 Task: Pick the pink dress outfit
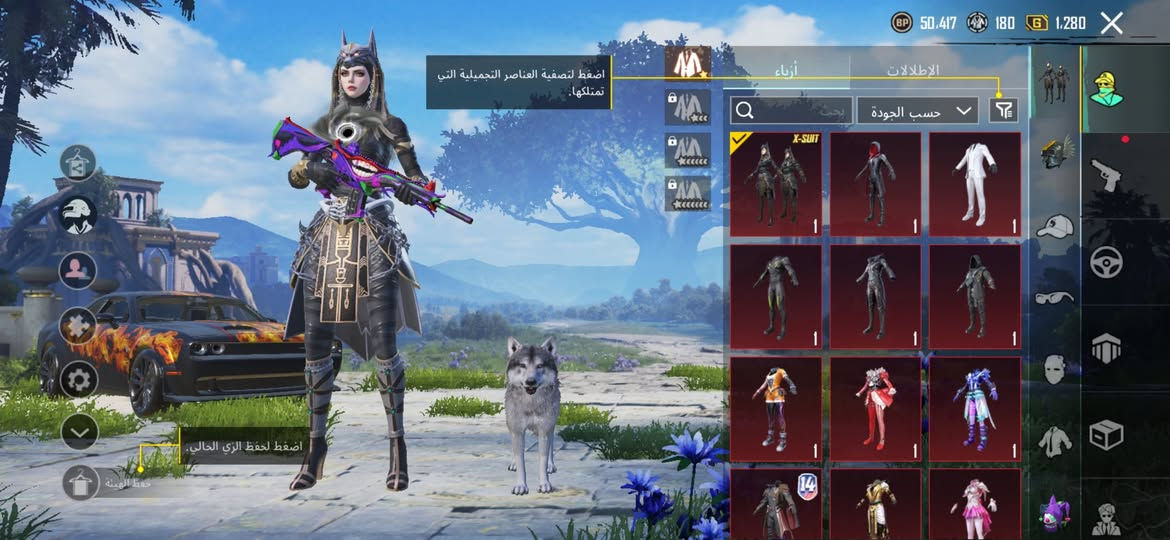974,503
